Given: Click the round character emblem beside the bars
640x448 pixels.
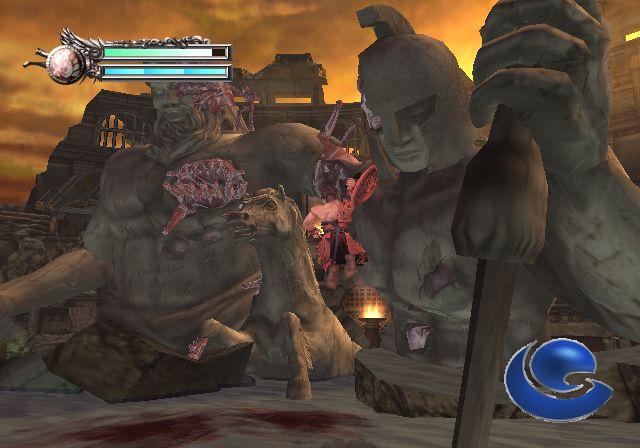Looking at the screenshot, I should (x=68, y=62).
